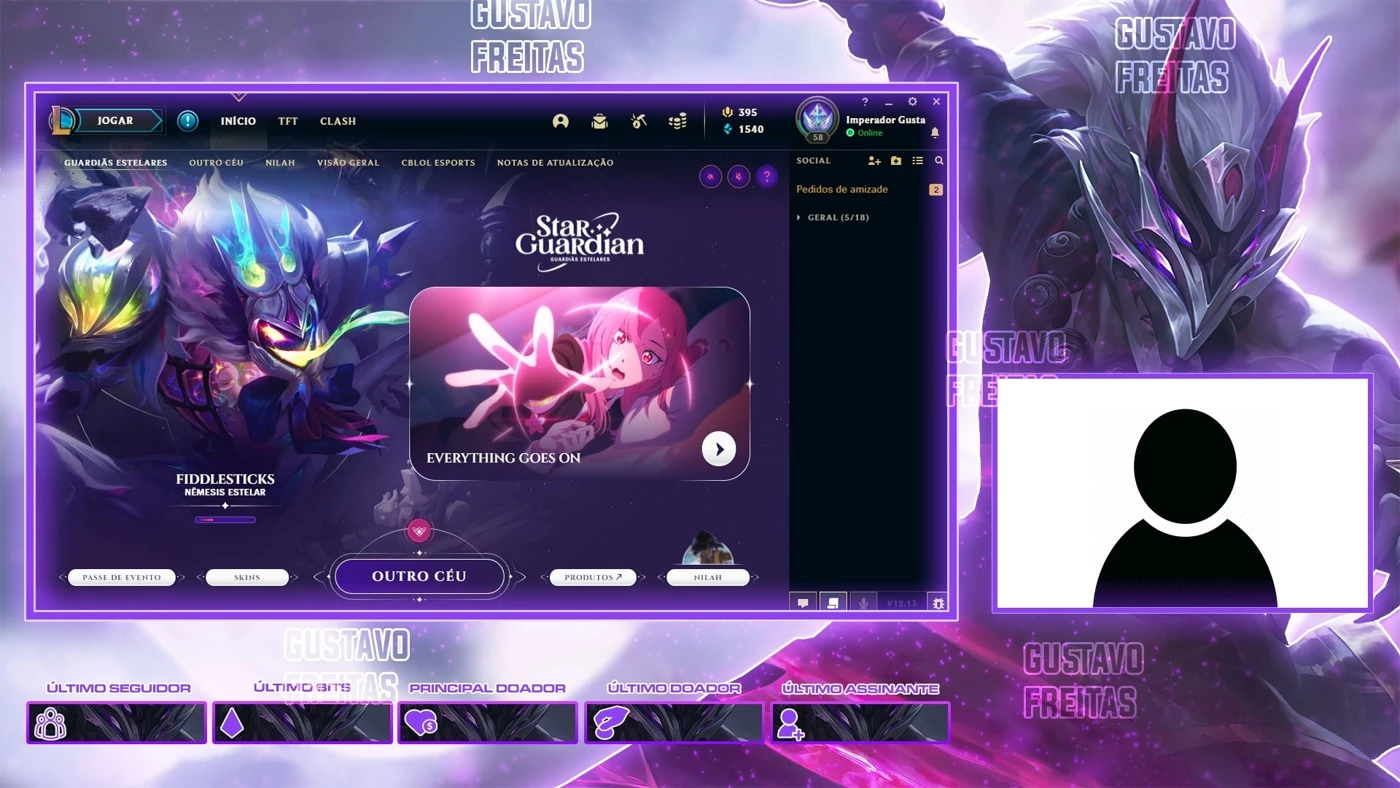Image resolution: width=1400 pixels, height=788 pixels.
Task: Mute the voice chat microphone
Action: [862, 603]
